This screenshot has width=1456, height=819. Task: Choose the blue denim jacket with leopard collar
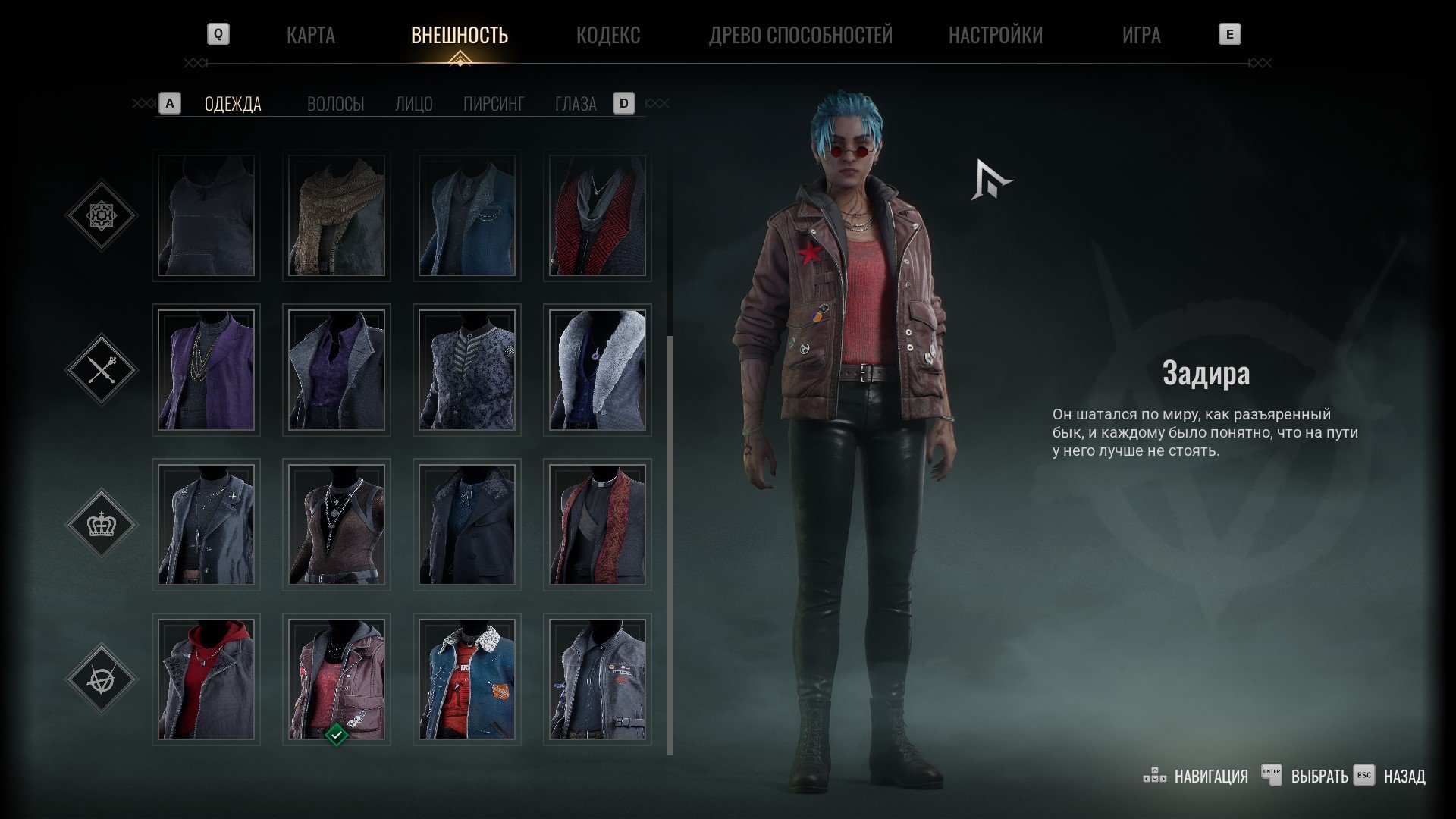point(467,679)
